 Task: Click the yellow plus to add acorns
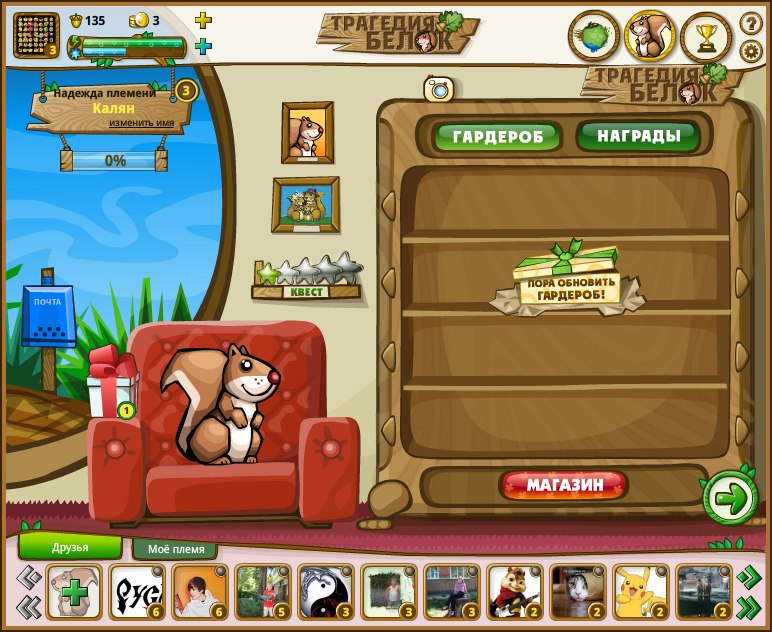[x=203, y=20]
